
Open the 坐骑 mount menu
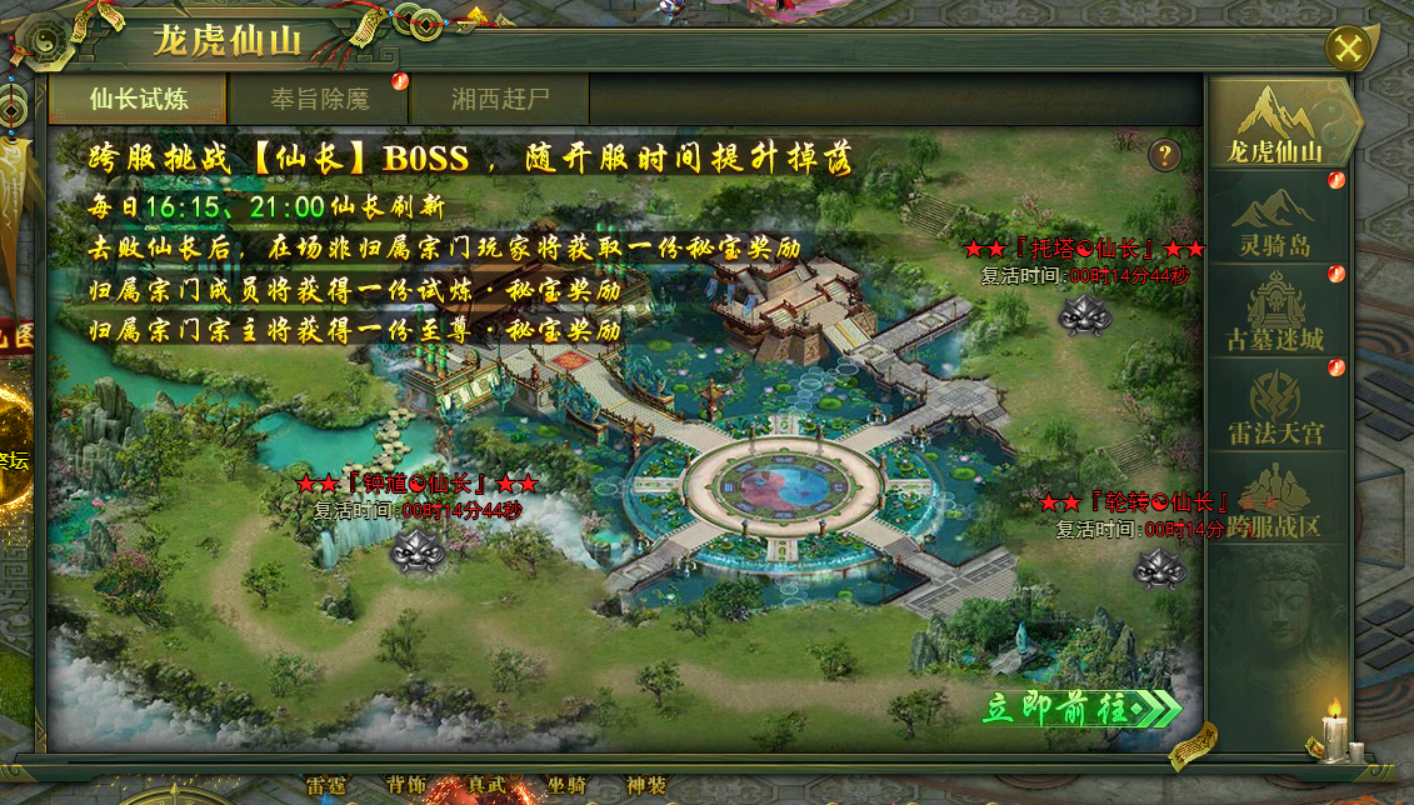(x=567, y=786)
